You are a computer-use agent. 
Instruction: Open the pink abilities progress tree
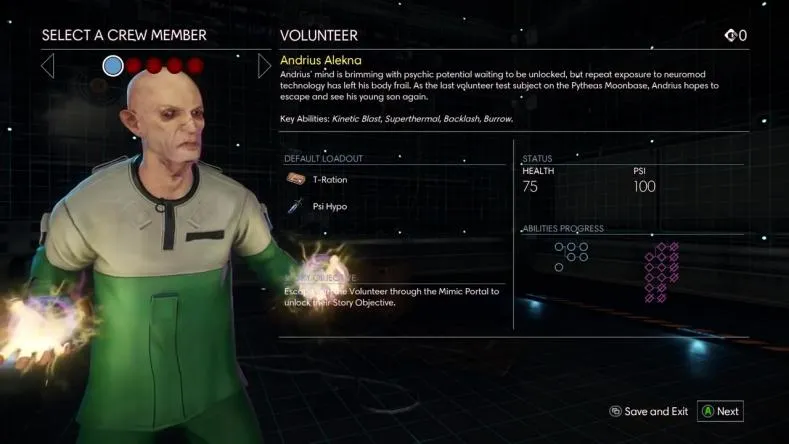(661, 271)
